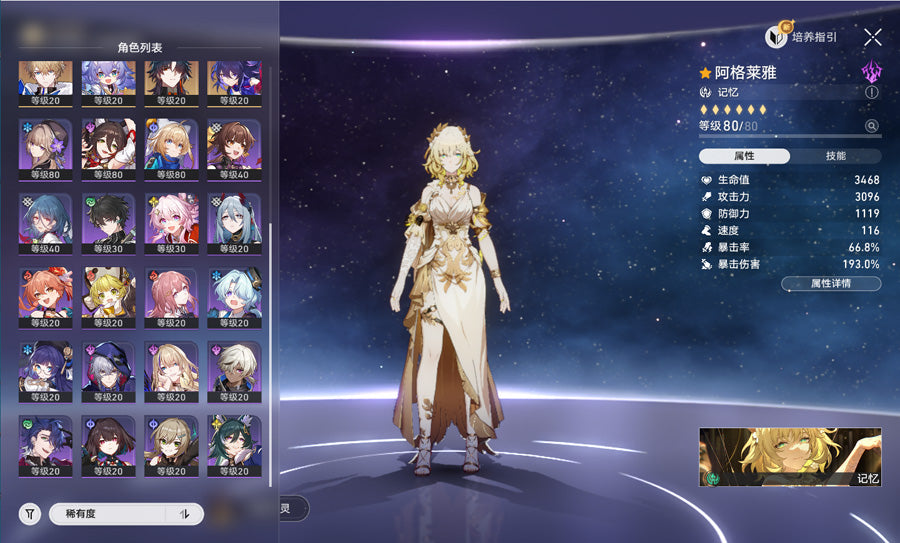
Task: Show 属性详情 attribute details
Action: click(831, 284)
